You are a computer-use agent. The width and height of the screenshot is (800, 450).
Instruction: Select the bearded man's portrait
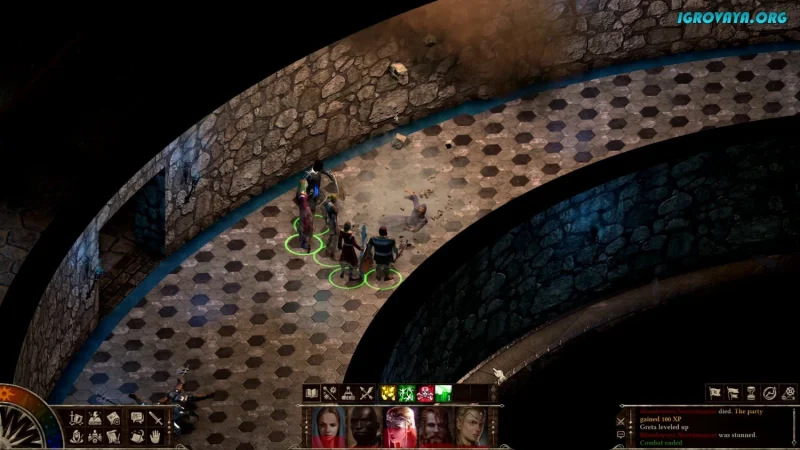pyautogui.click(x=433, y=427)
